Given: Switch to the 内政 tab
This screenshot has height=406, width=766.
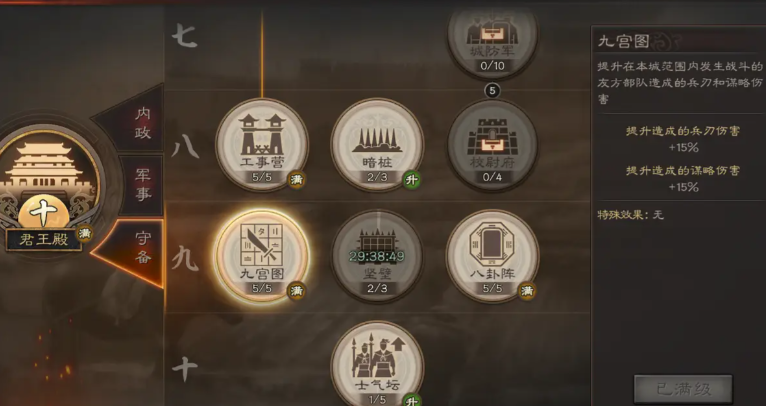Looking at the screenshot, I should pos(143,118).
